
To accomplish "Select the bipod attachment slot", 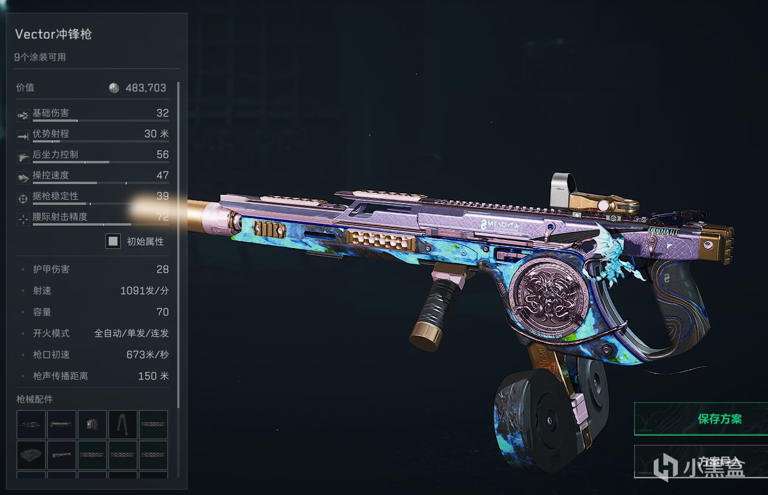I will click(123, 424).
